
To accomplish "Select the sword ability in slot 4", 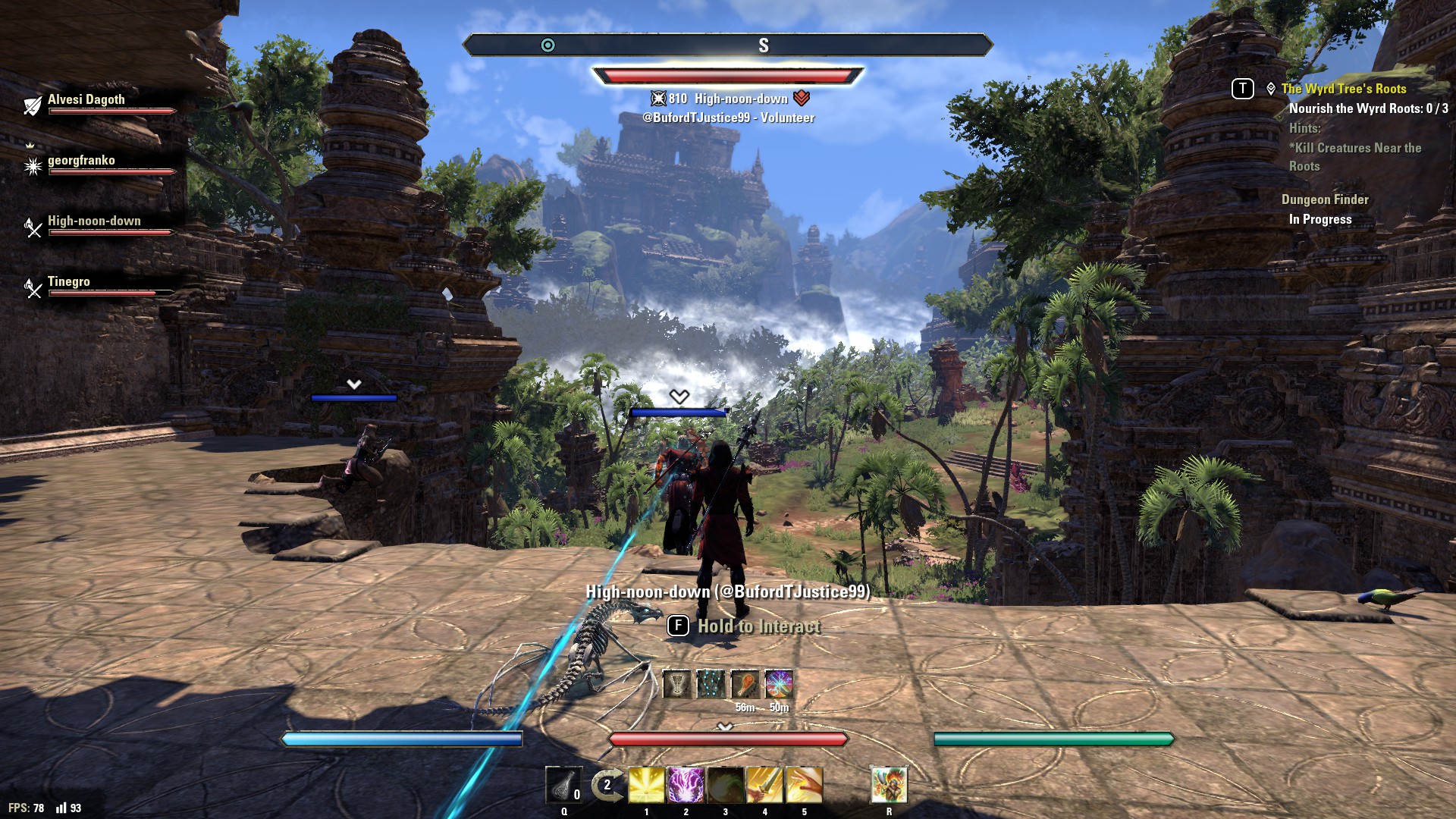I will click(x=764, y=785).
